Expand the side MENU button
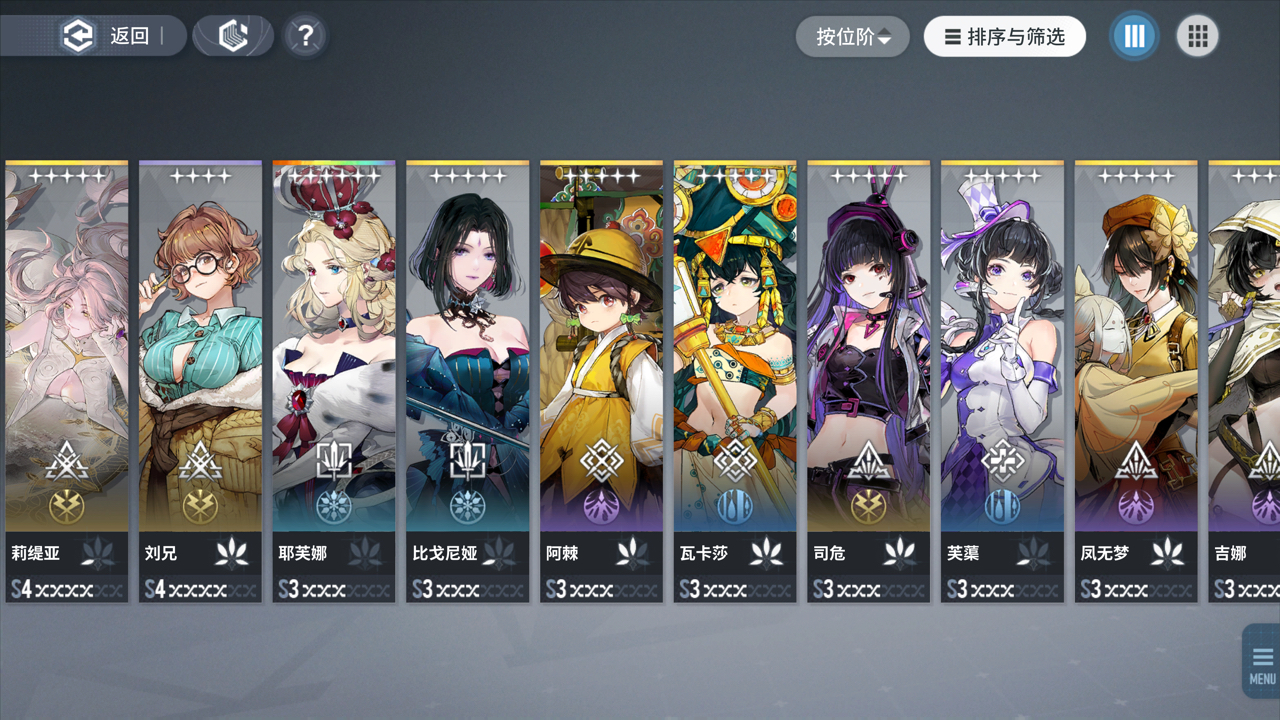This screenshot has height=720, width=1280. [x=1261, y=662]
